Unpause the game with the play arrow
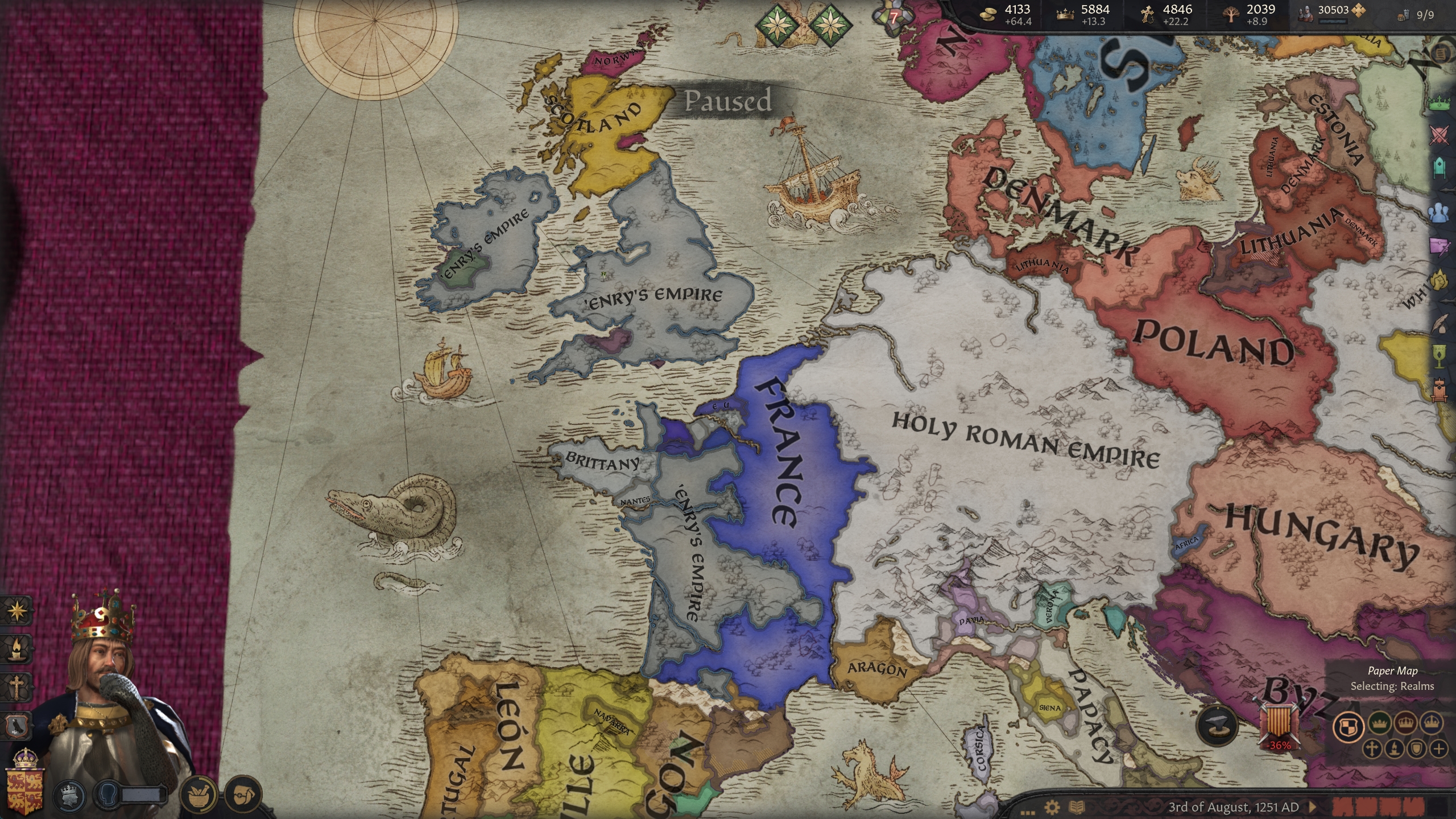This screenshot has height=819, width=1456. [x=1313, y=806]
